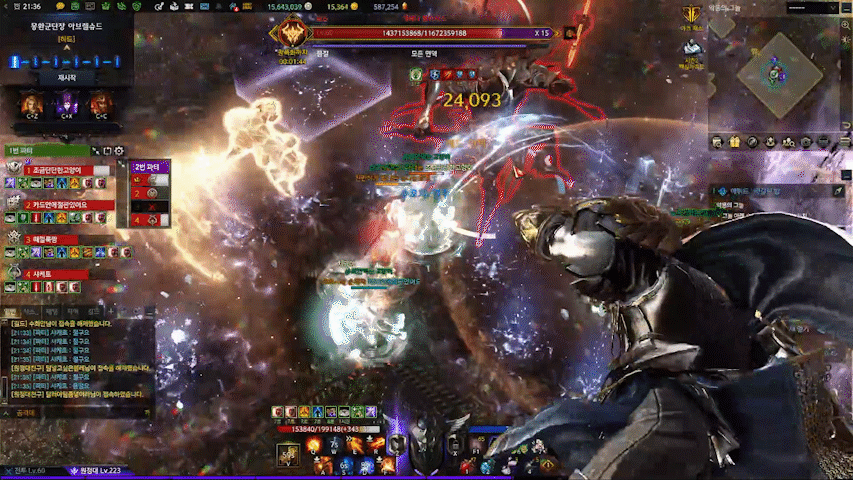Click the minimap display
This screenshot has height=480, width=853.
(x=778, y=75)
